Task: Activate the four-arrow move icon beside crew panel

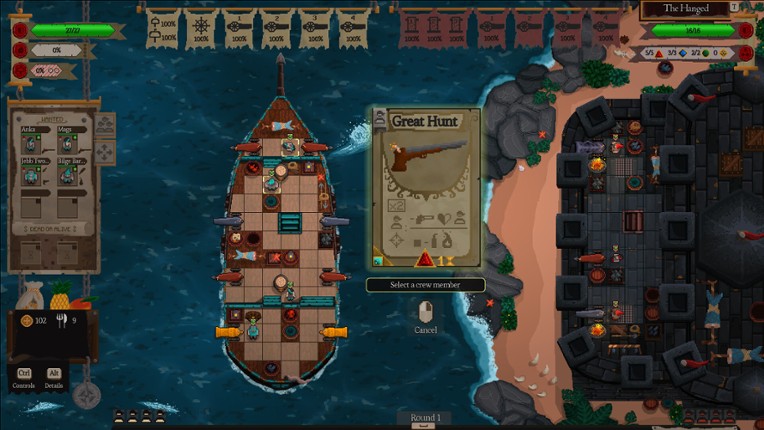Action: click(x=105, y=152)
